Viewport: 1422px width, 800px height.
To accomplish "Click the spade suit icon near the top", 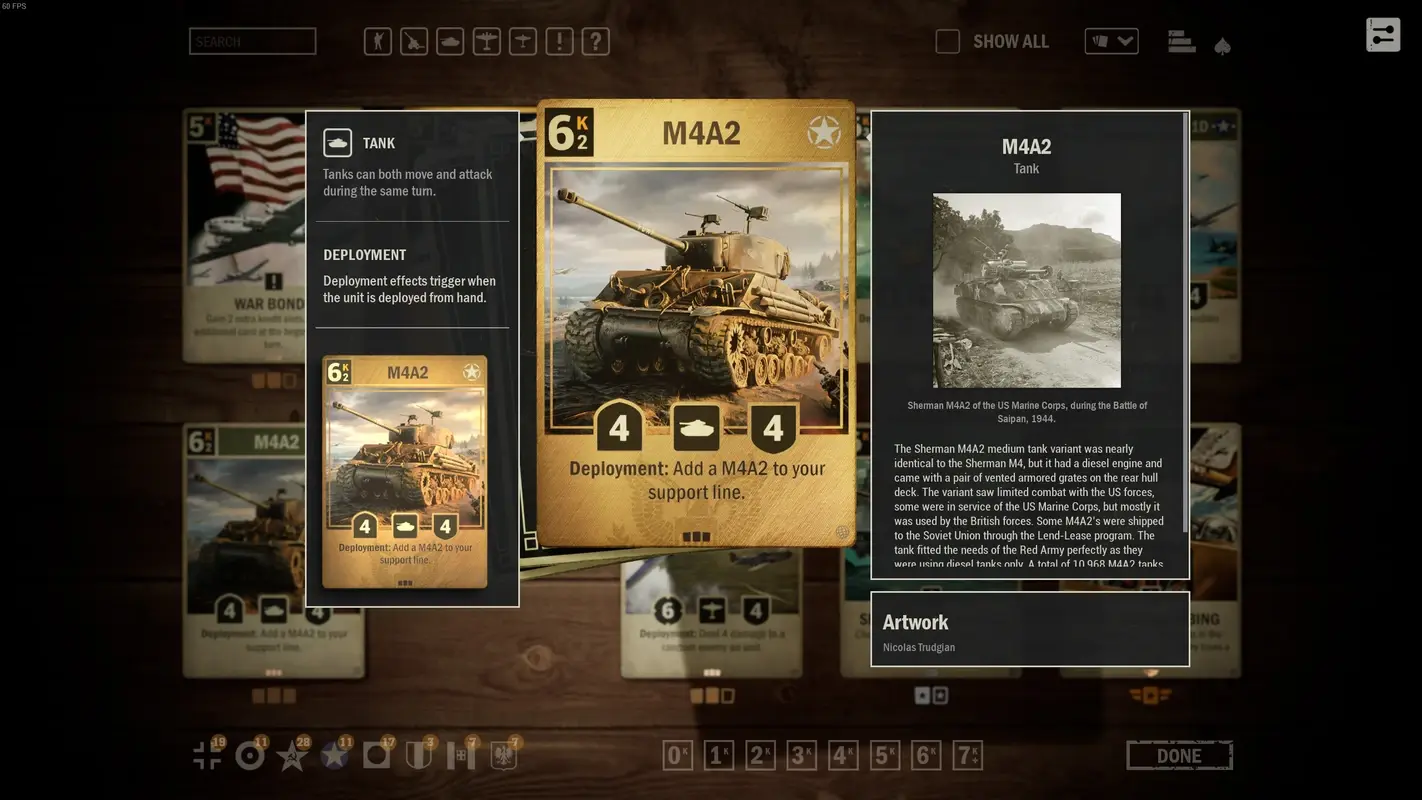I will click(x=1222, y=45).
